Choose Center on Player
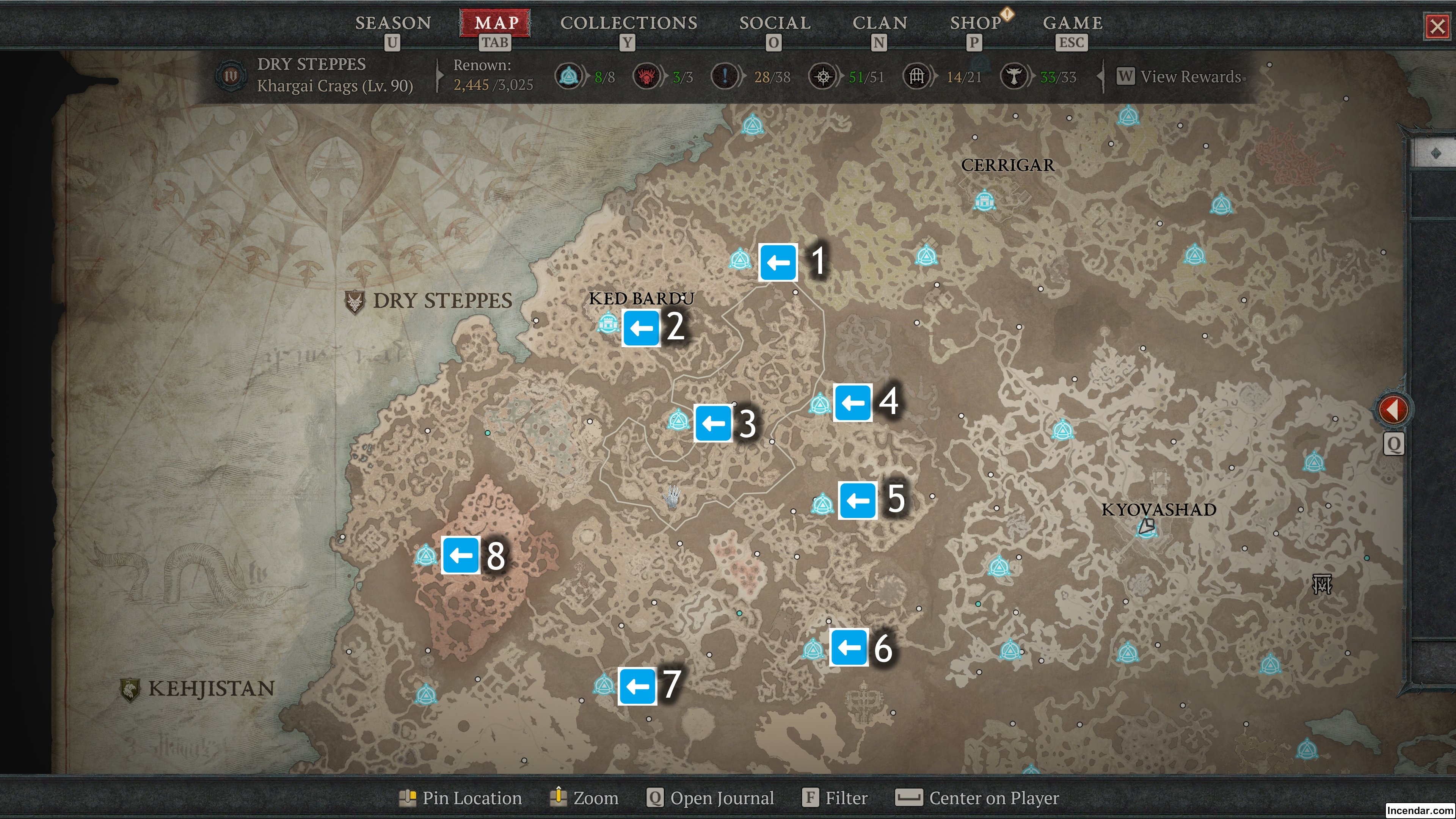This screenshot has width=1456, height=819. (977, 797)
